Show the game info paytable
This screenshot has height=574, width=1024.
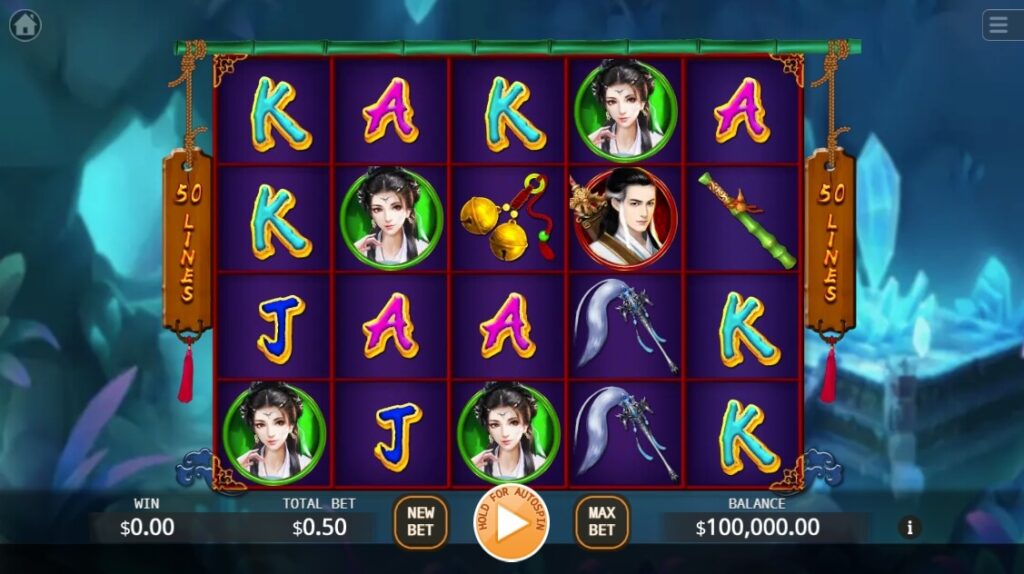point(909,526)
